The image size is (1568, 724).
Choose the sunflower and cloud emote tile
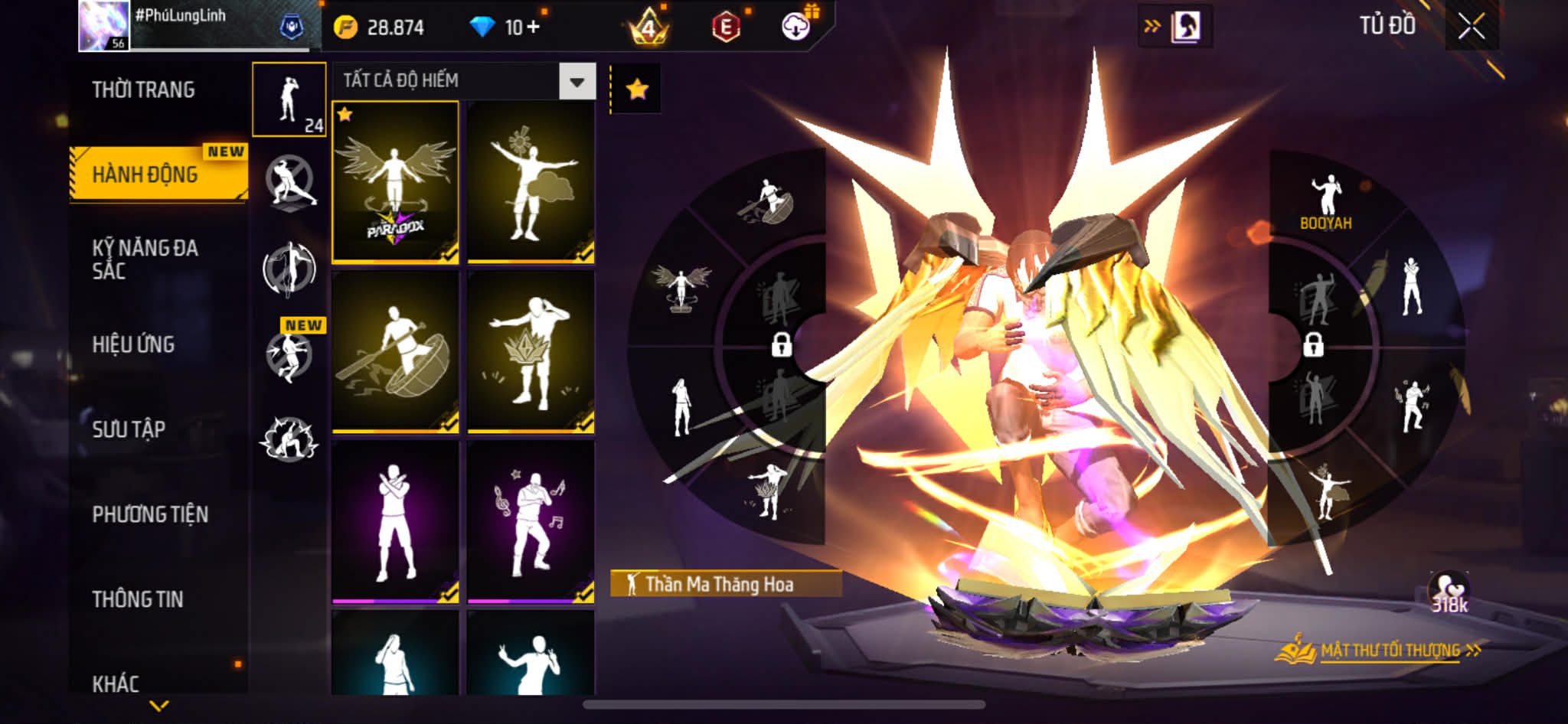(x=531, y=182)
